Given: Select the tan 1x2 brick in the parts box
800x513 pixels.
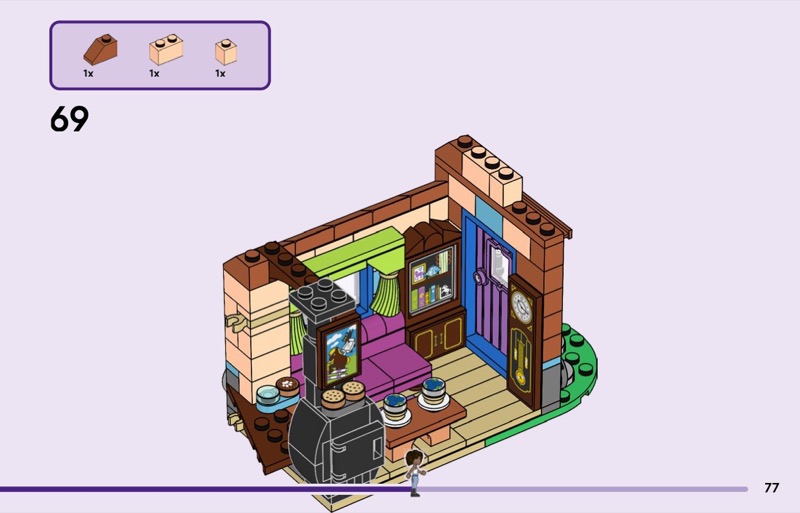Looking at the screenshot, I should pyautogui.click(x=165, y=50).
